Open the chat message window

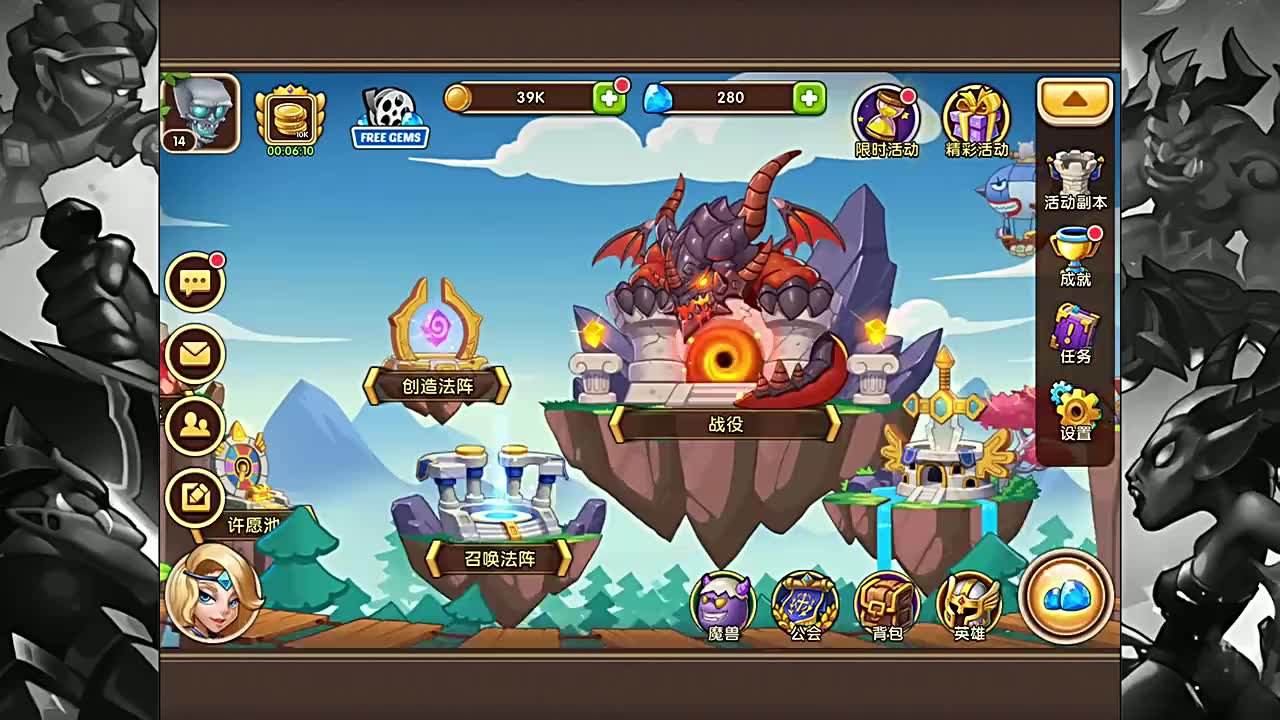tap(196, 282)
